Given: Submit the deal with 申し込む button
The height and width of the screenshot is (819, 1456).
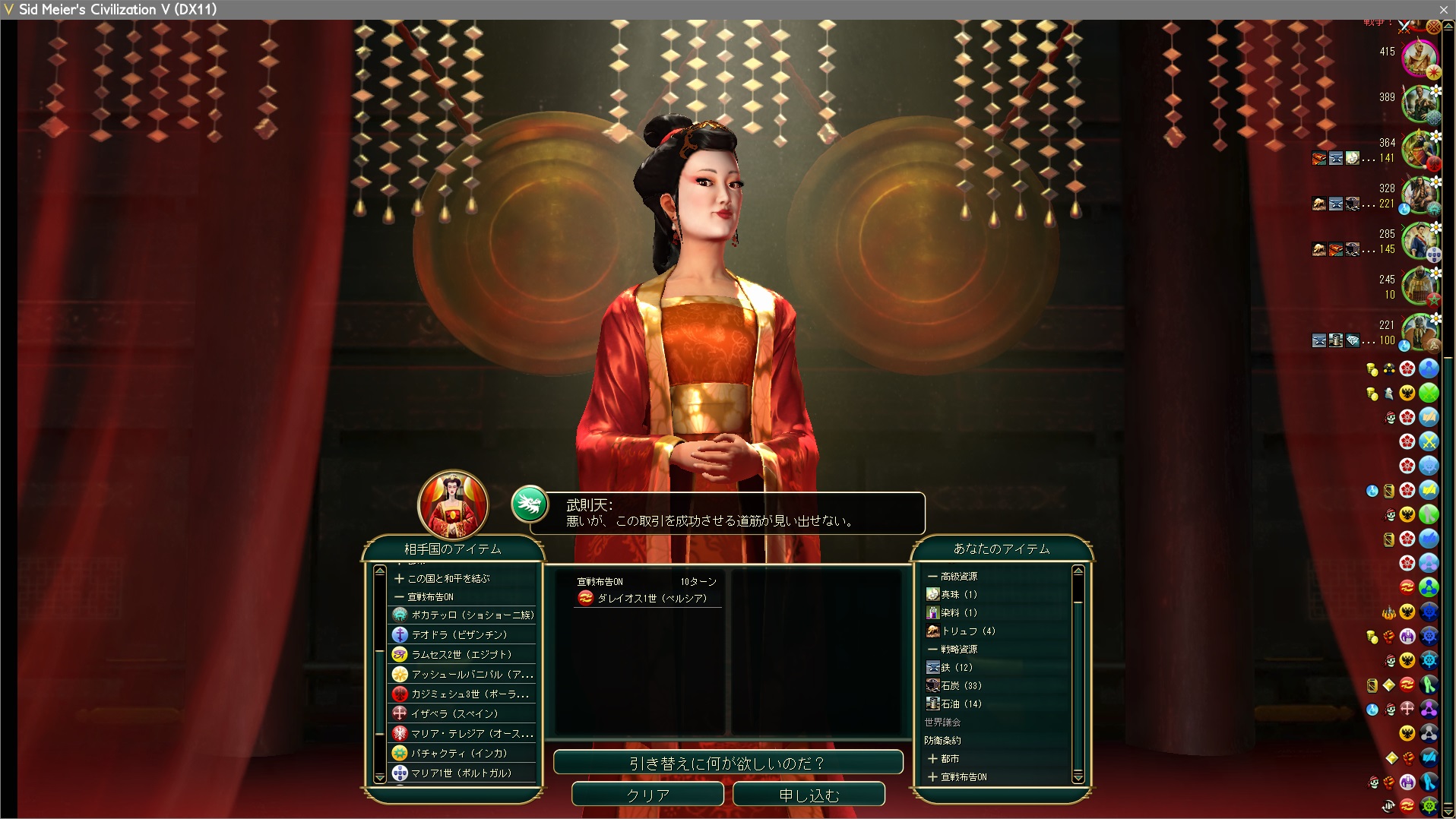Looking at the screenshot, I should [809, 795].
